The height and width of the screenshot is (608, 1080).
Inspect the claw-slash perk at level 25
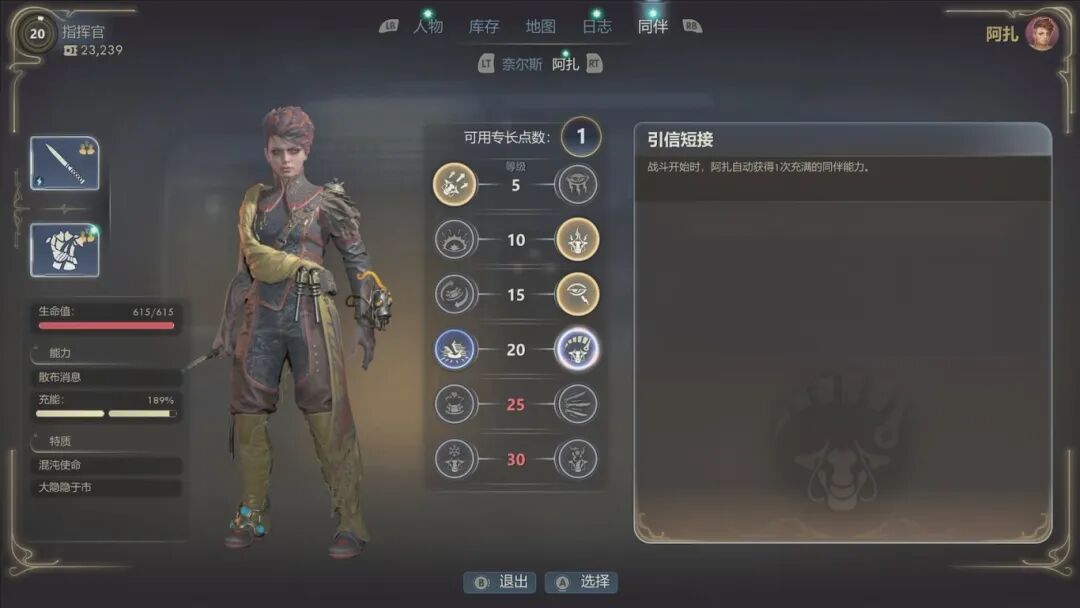[577, 404]
